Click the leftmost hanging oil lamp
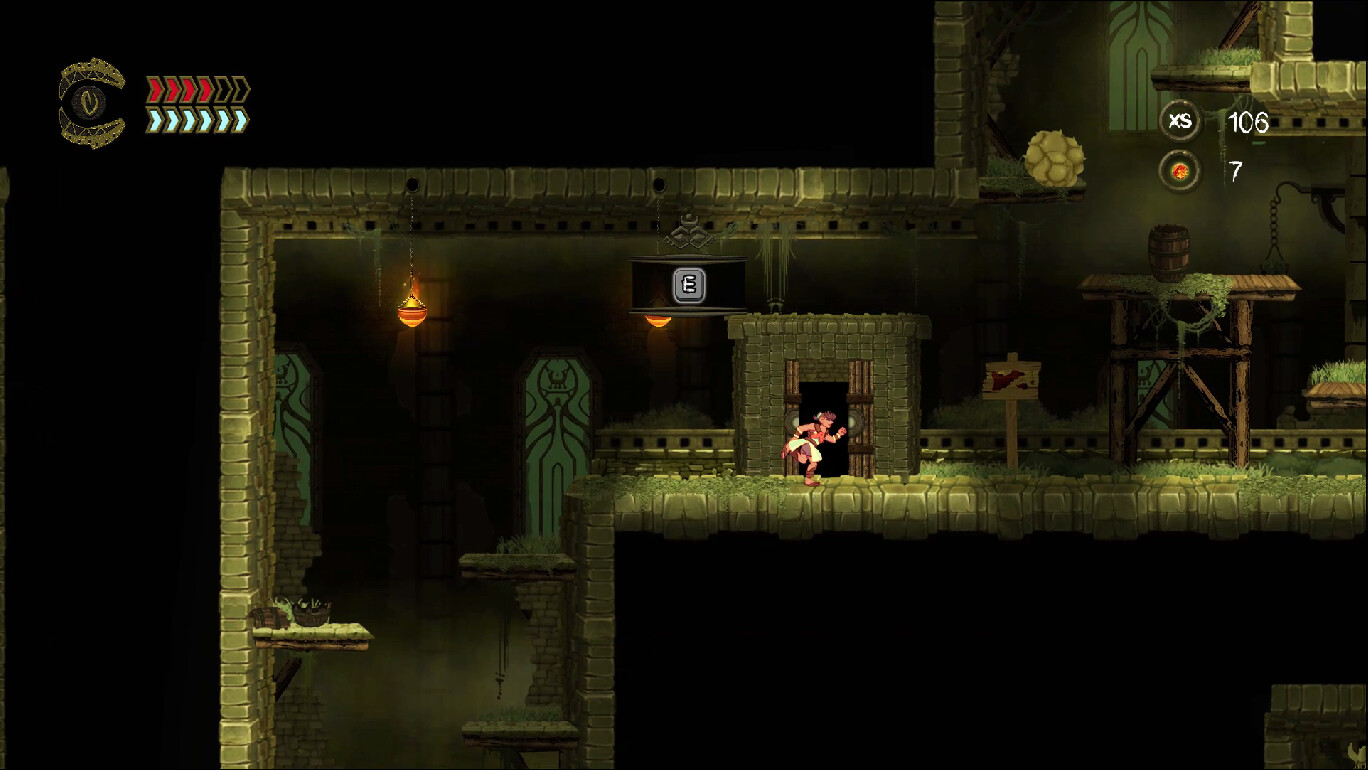This screenshot has width=1368, height=770. click(x=410, y=313)
